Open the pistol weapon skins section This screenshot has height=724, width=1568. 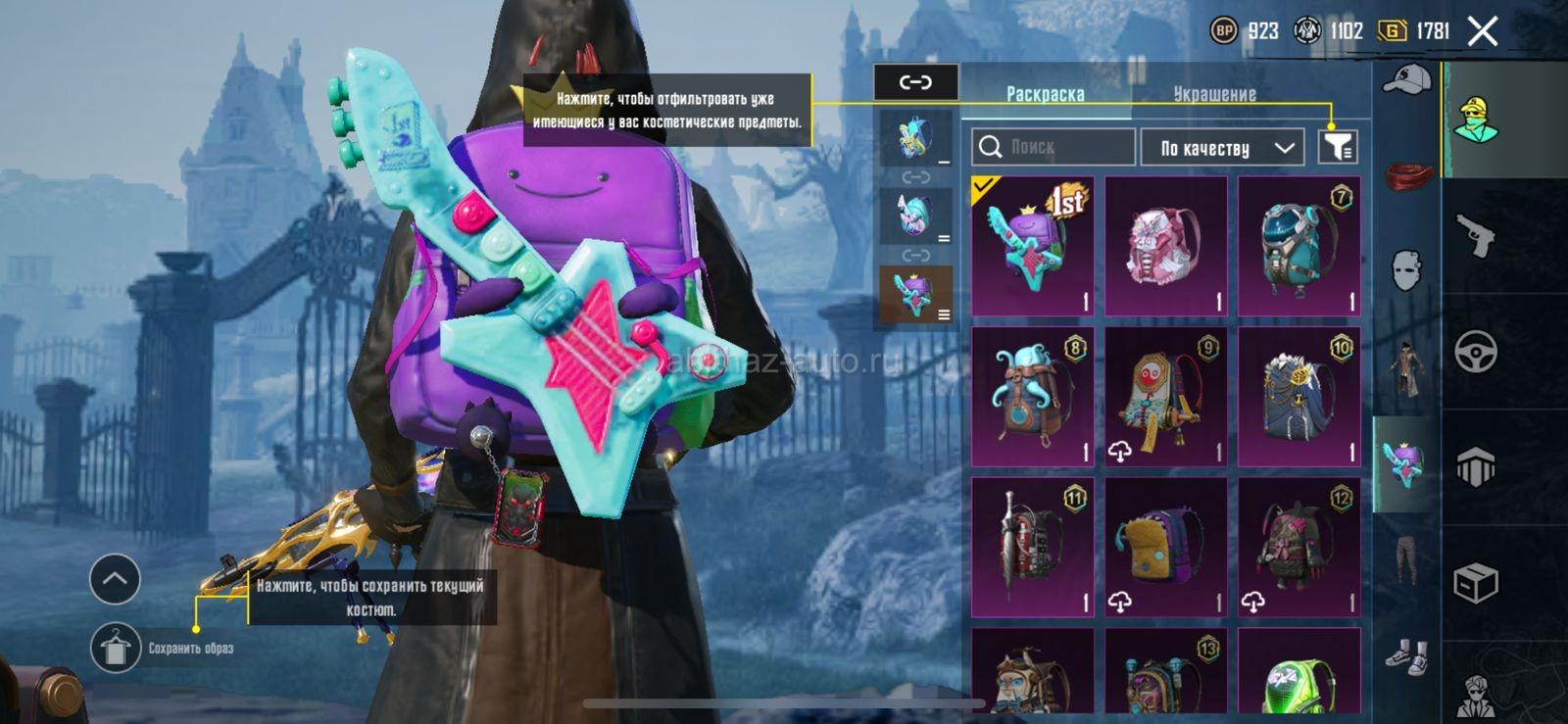(1476, 235)
